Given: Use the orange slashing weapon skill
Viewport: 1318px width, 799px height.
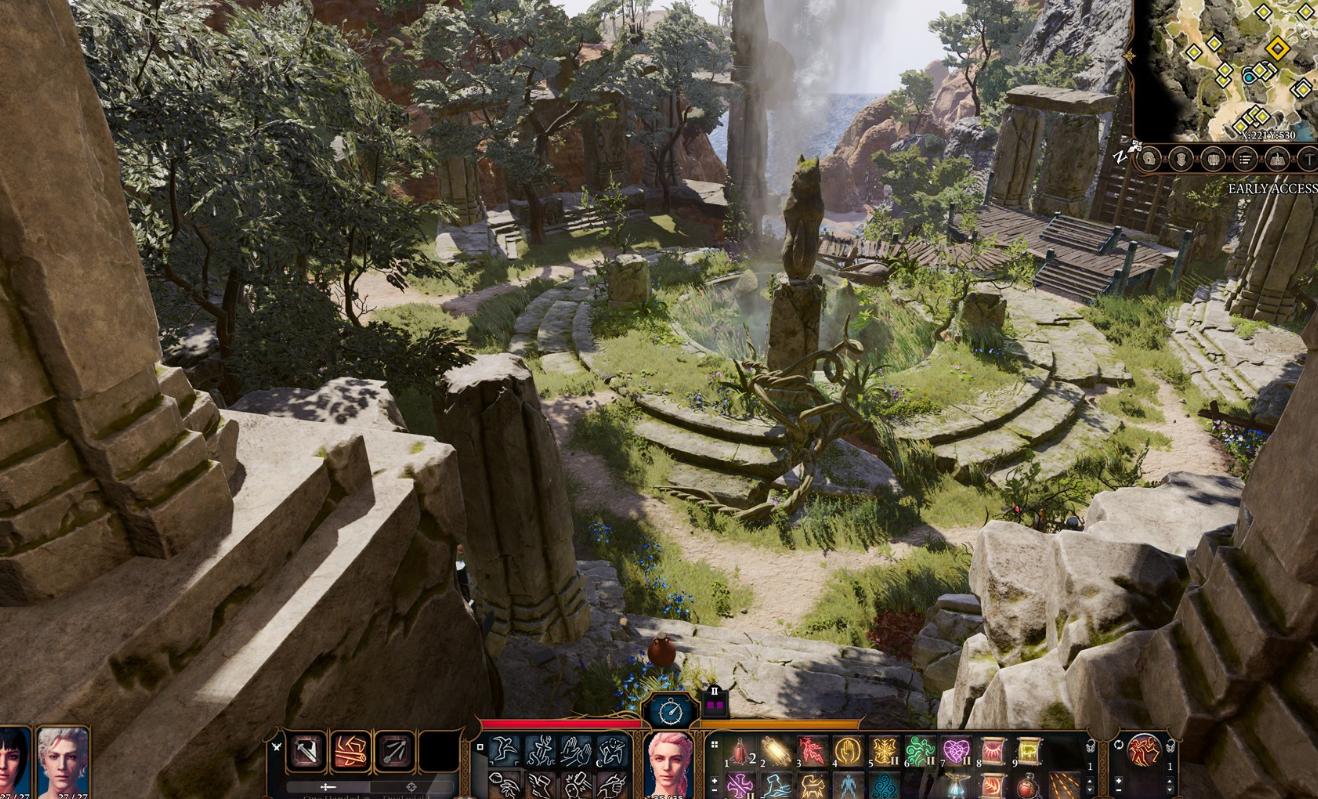Looking at the screenshot, I should tap(350, 752).
